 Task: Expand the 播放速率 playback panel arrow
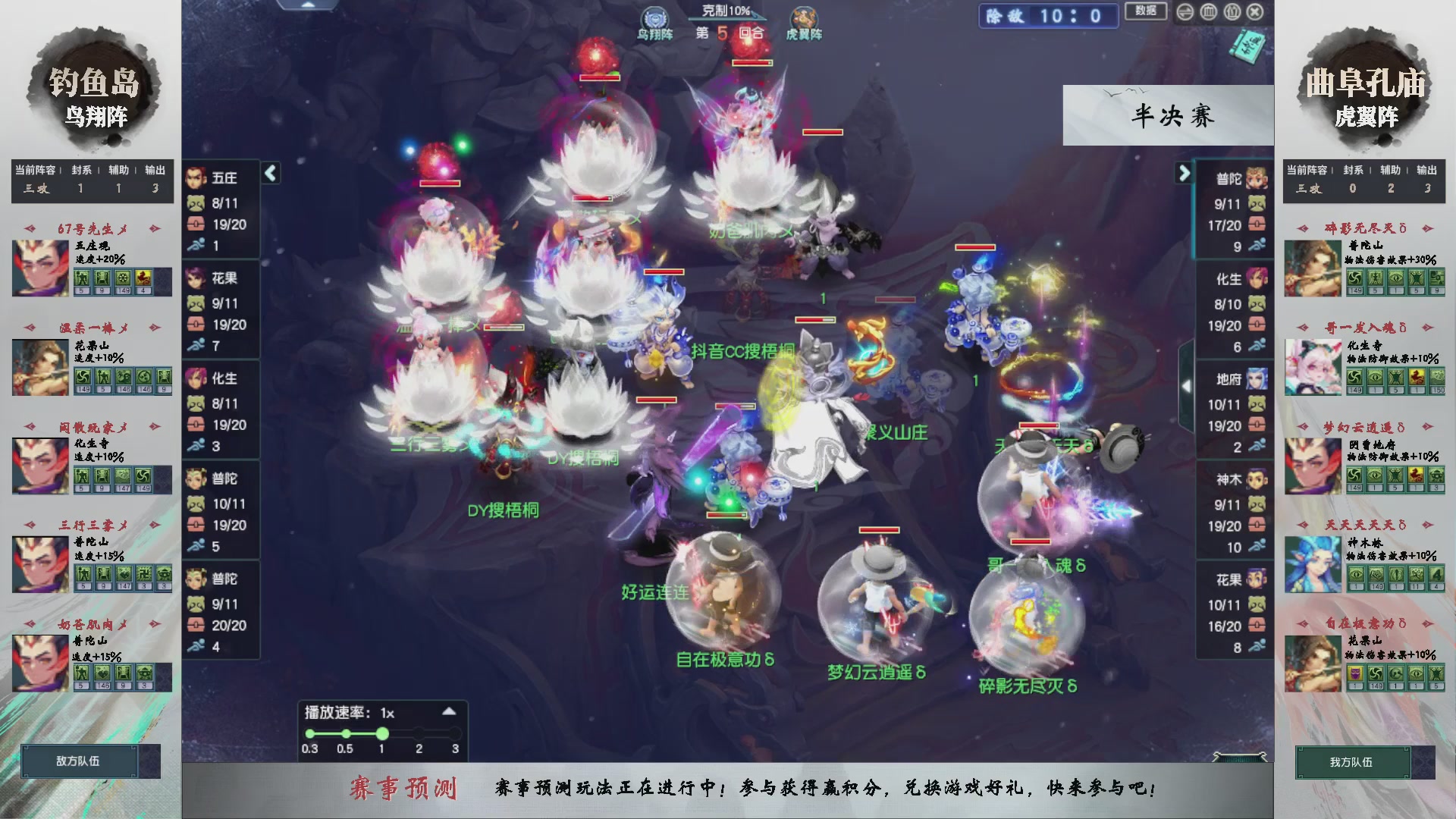[x=447, y=711]
